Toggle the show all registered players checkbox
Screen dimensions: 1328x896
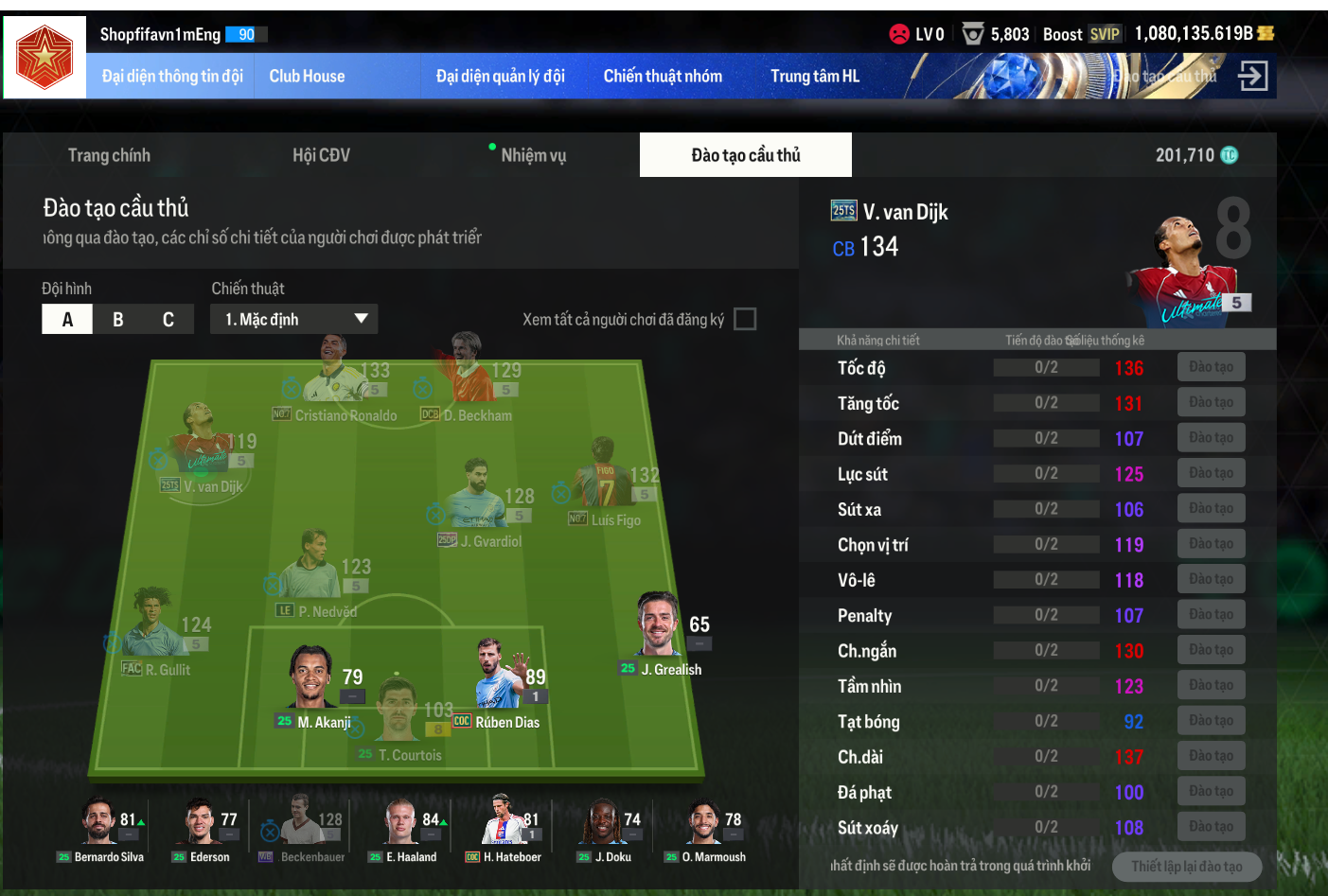pos(745,320)
